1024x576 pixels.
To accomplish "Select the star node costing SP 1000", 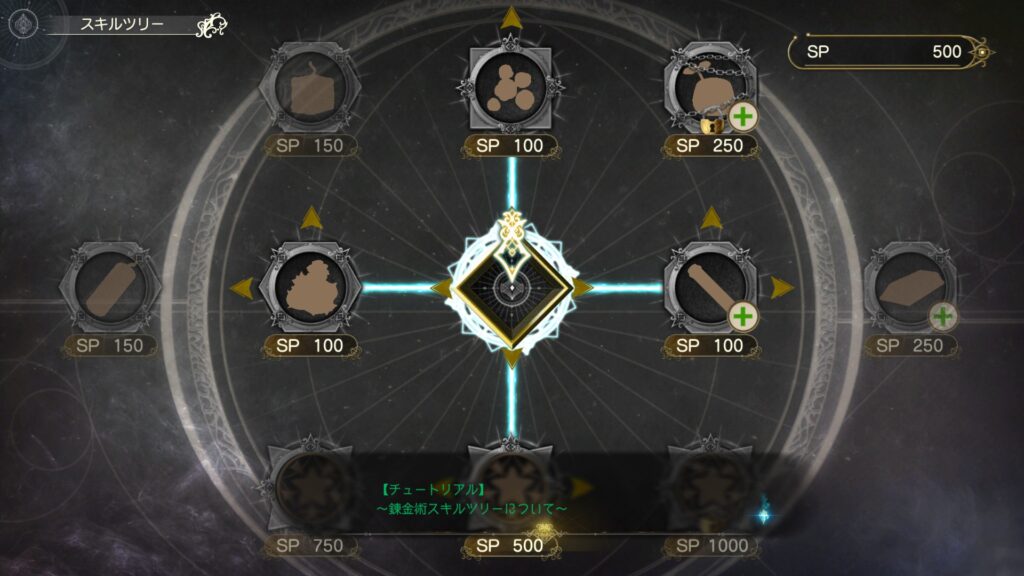I will pyautogui.click(x=710, y=487).
